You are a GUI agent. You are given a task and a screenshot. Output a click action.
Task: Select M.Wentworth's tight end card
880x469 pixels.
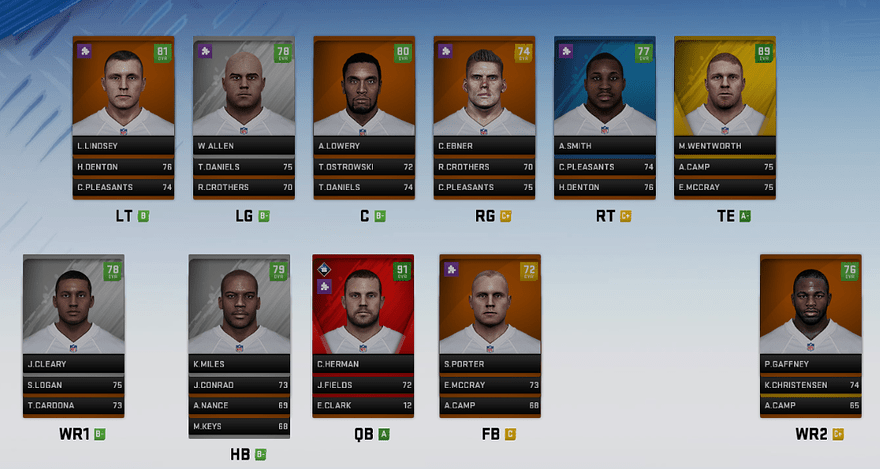pos(725,95)
